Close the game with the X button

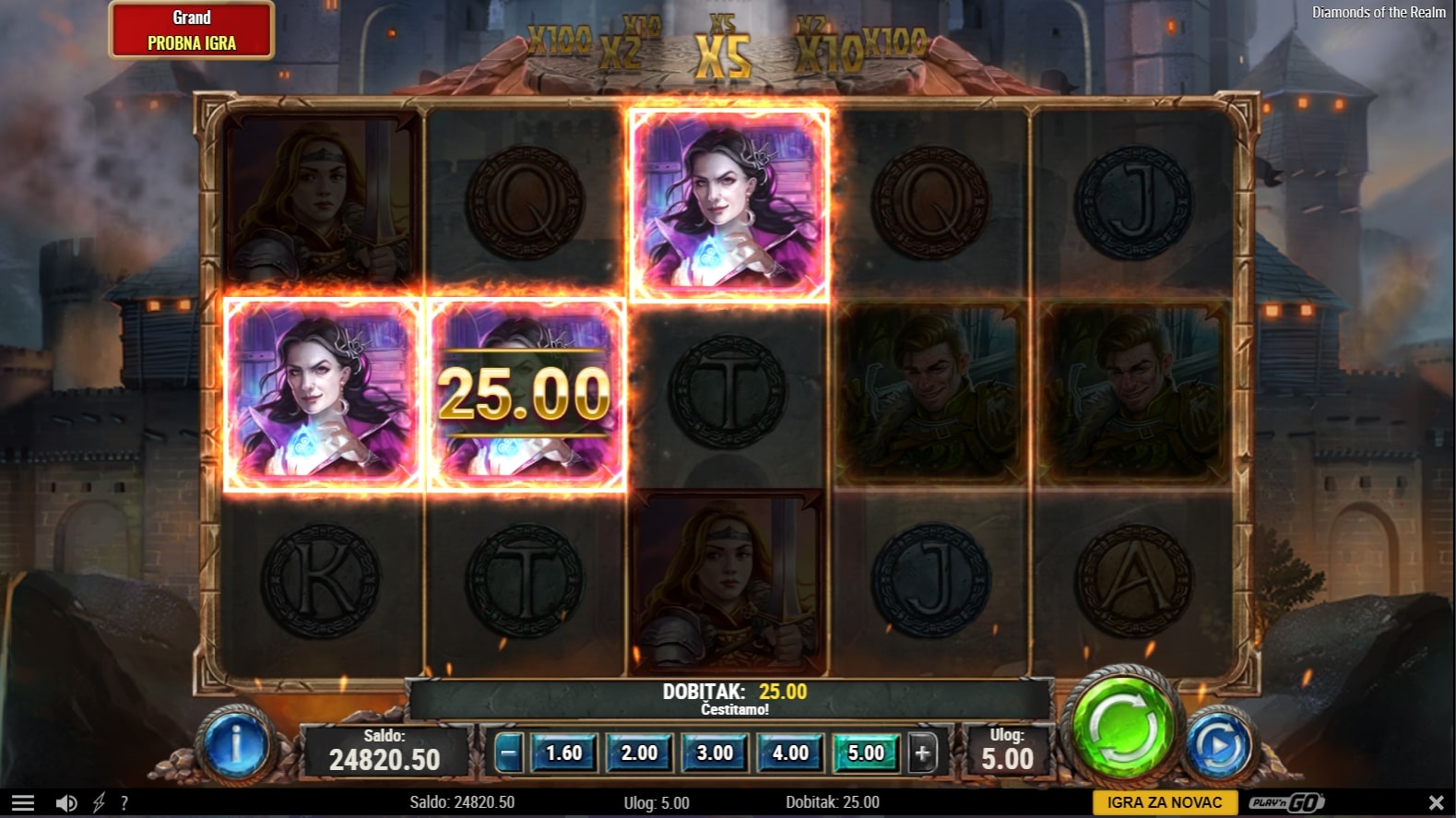(1436, 803)
